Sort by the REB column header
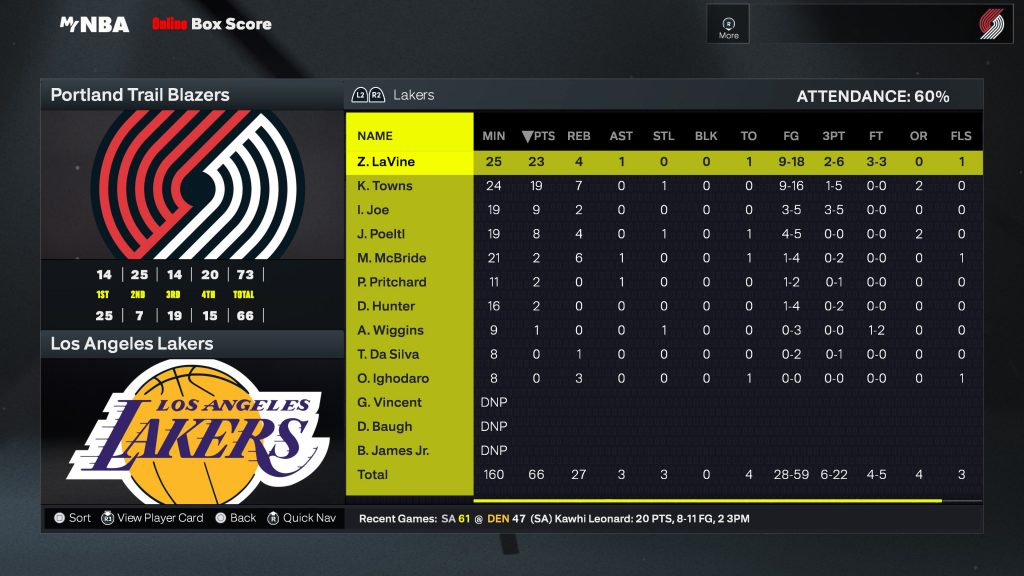 click(579, 136)
